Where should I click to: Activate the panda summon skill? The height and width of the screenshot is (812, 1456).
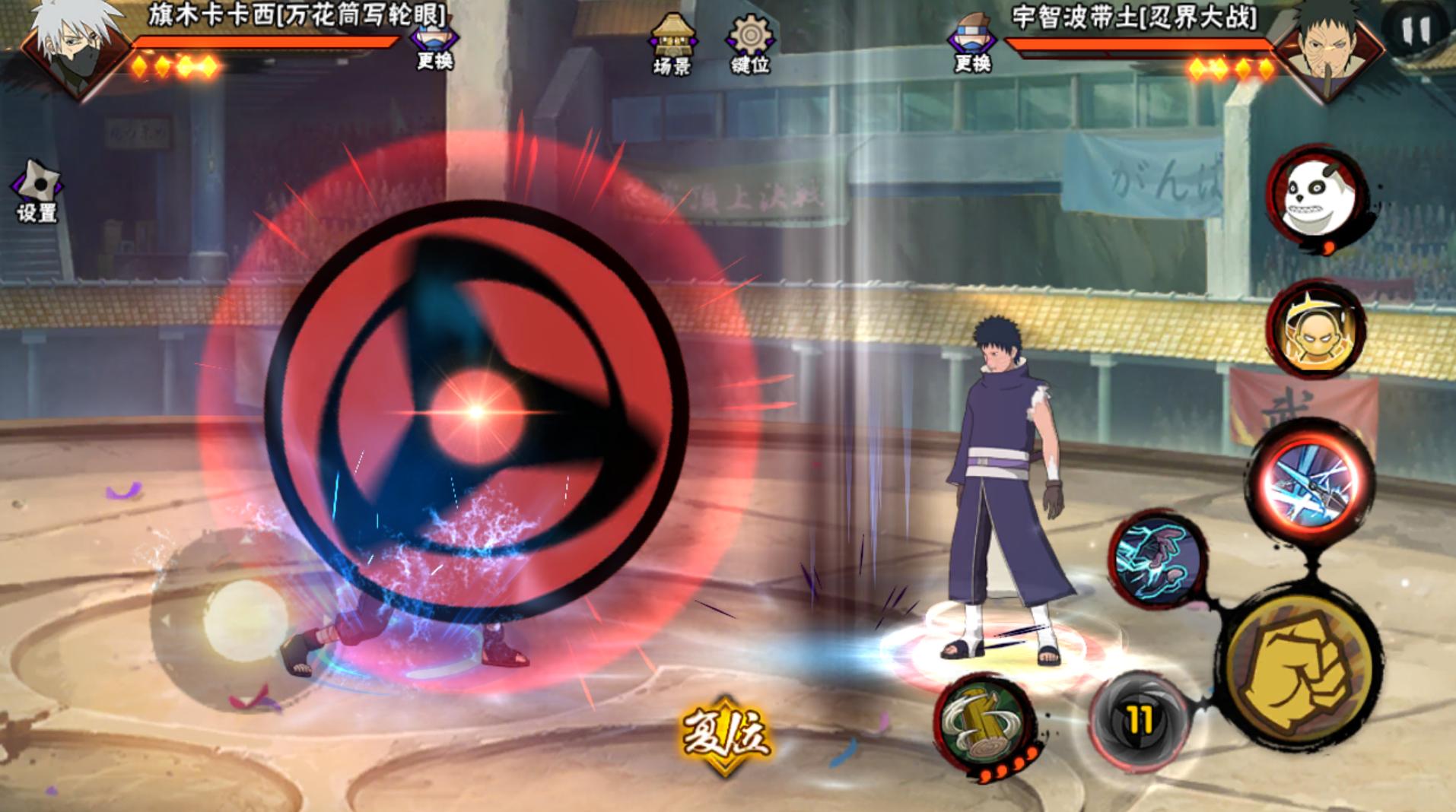coord(1316,196)
